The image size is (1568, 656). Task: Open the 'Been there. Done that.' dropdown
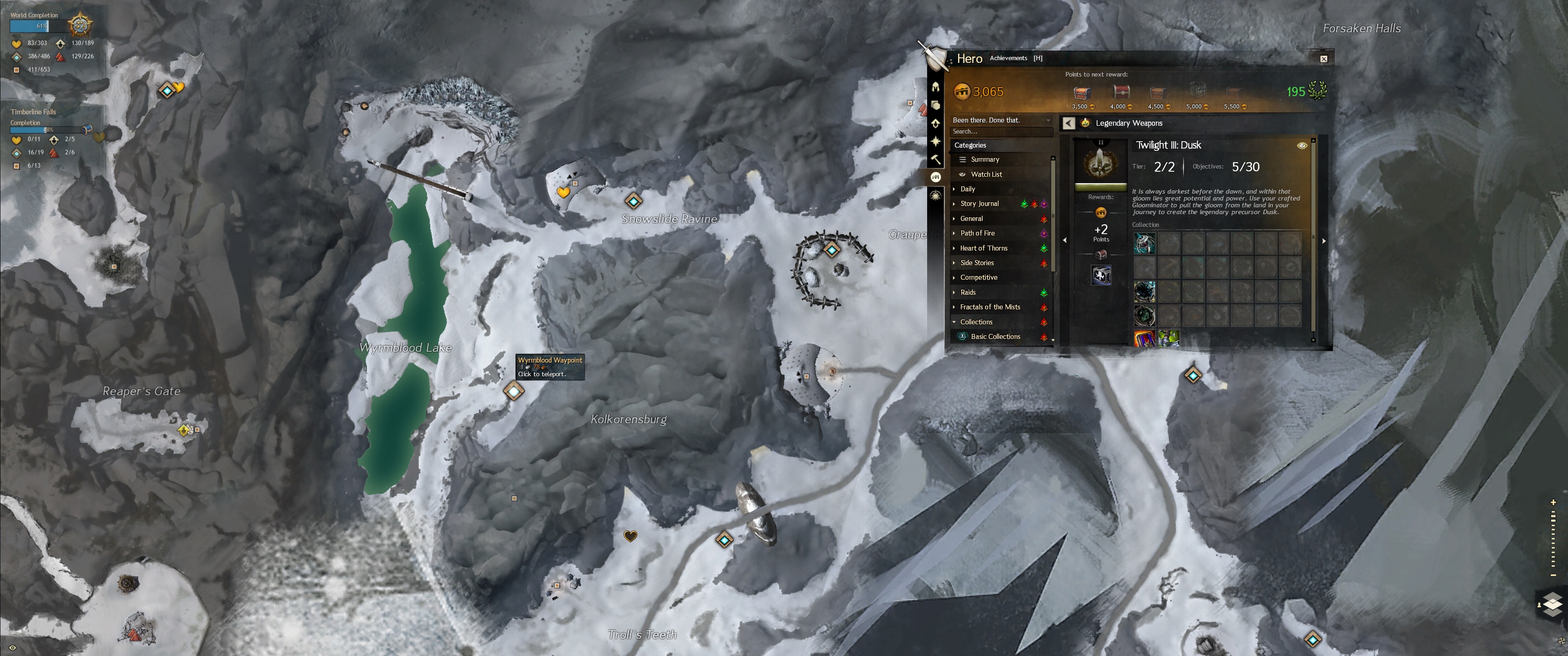(1001, 120)
